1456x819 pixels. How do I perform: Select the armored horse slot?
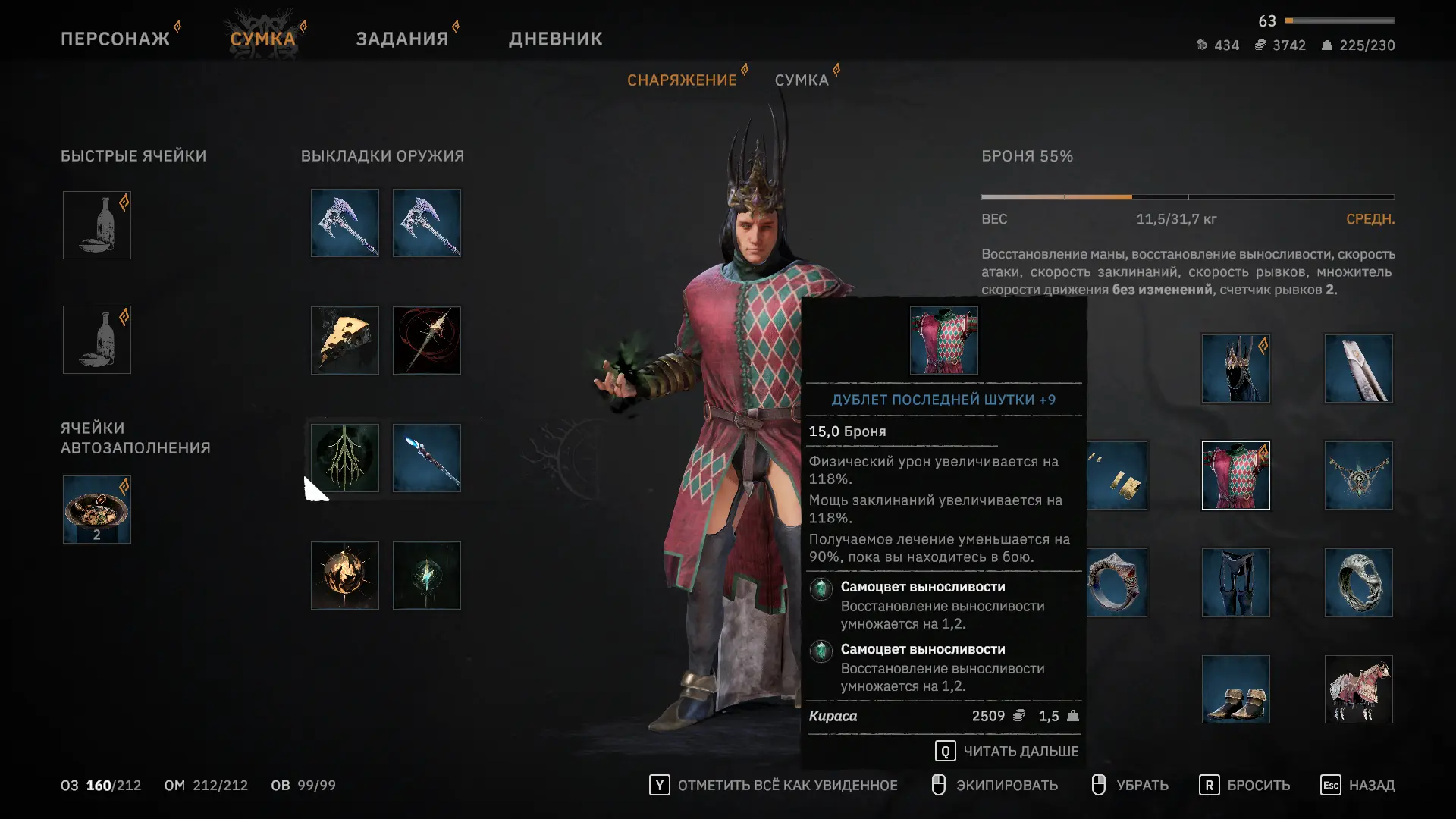(1359, 689)
